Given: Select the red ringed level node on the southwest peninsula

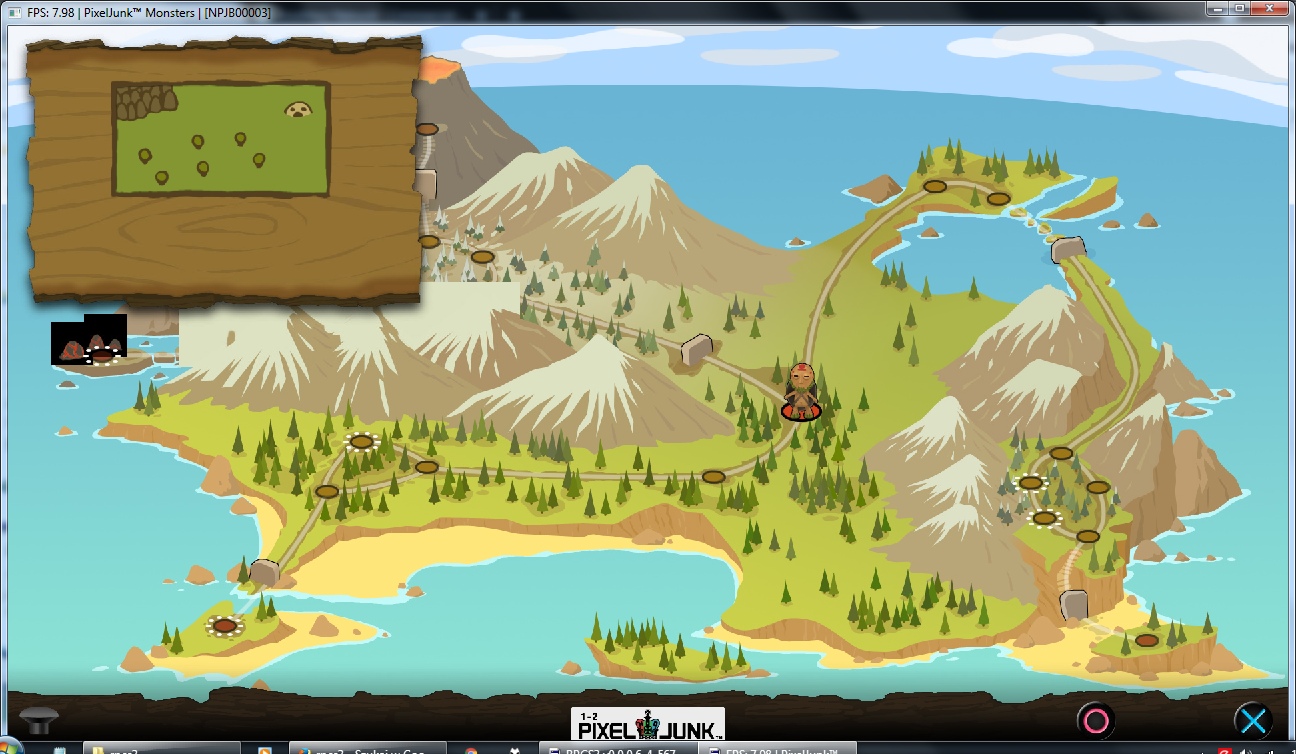Looking at the screenshot, I should click(225, 626).
